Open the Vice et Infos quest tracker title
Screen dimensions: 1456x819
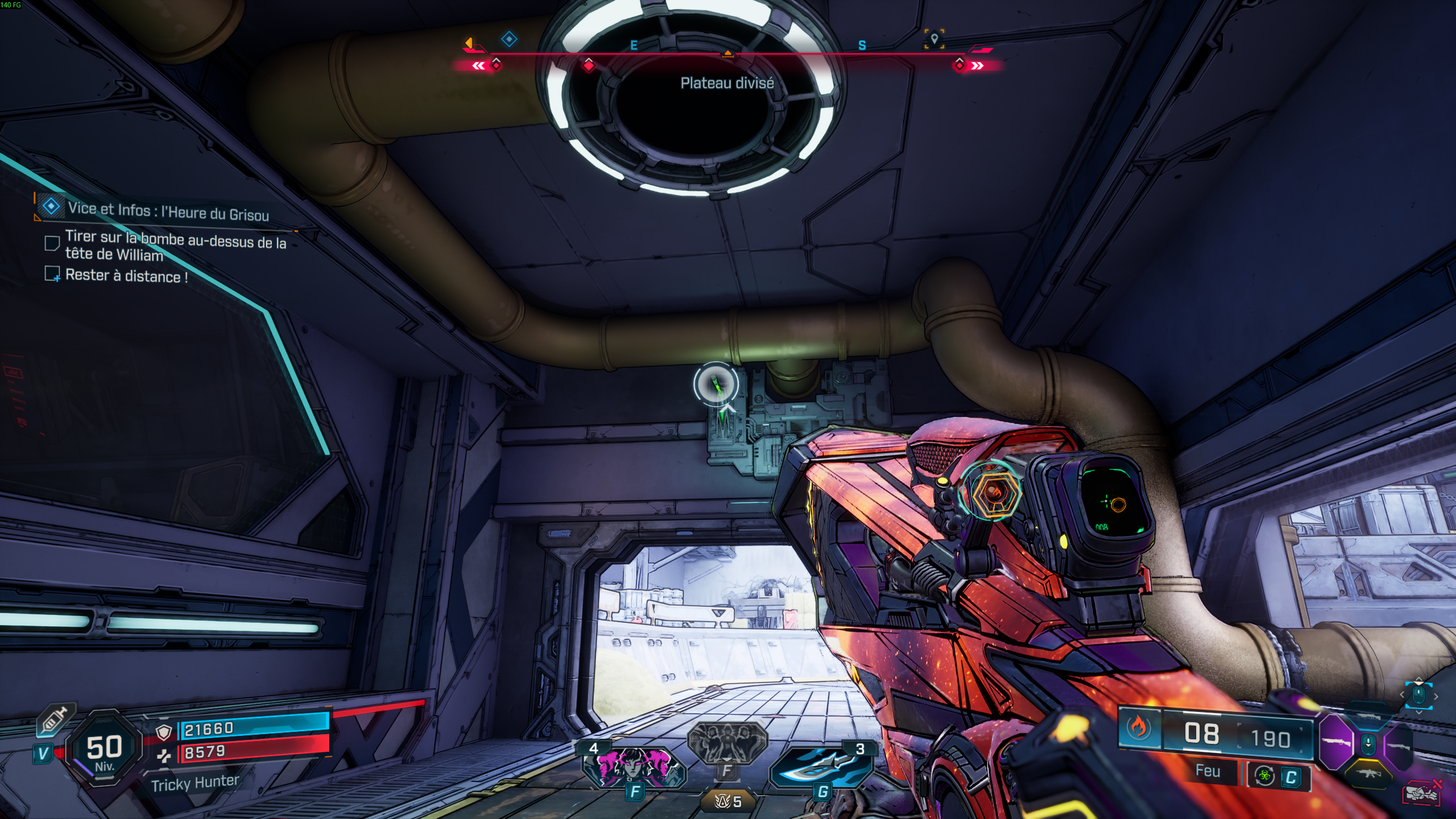(168, 212)
